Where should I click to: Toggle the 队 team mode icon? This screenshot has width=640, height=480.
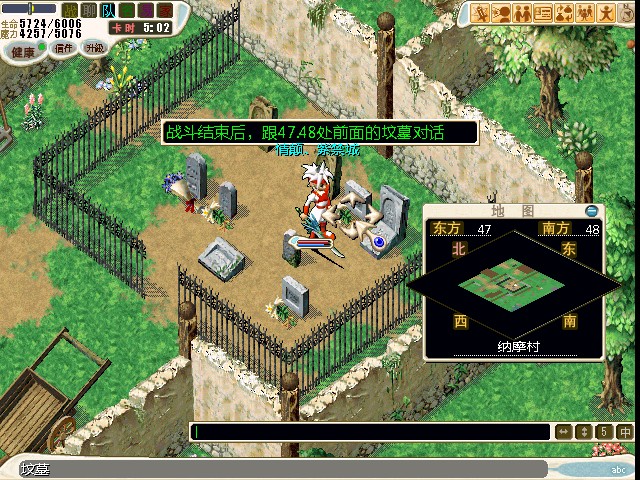107,10
